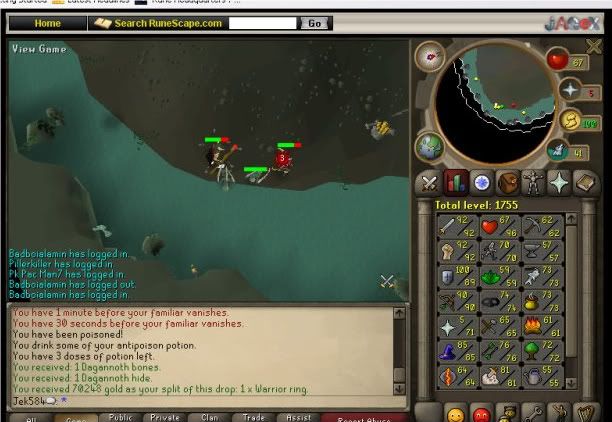Open the combat styles crossed-swords tab

pyautogui.click(x=430, y=183)
